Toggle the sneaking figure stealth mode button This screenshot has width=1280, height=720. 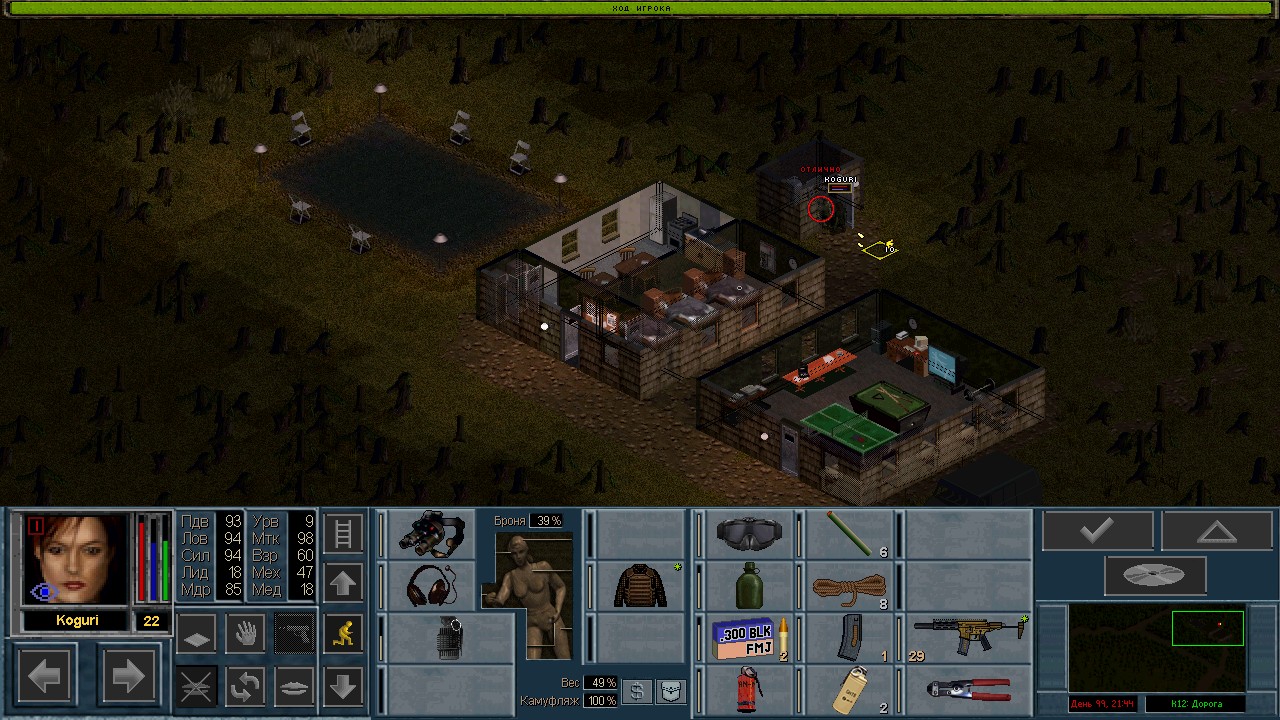tap(343, 634)
